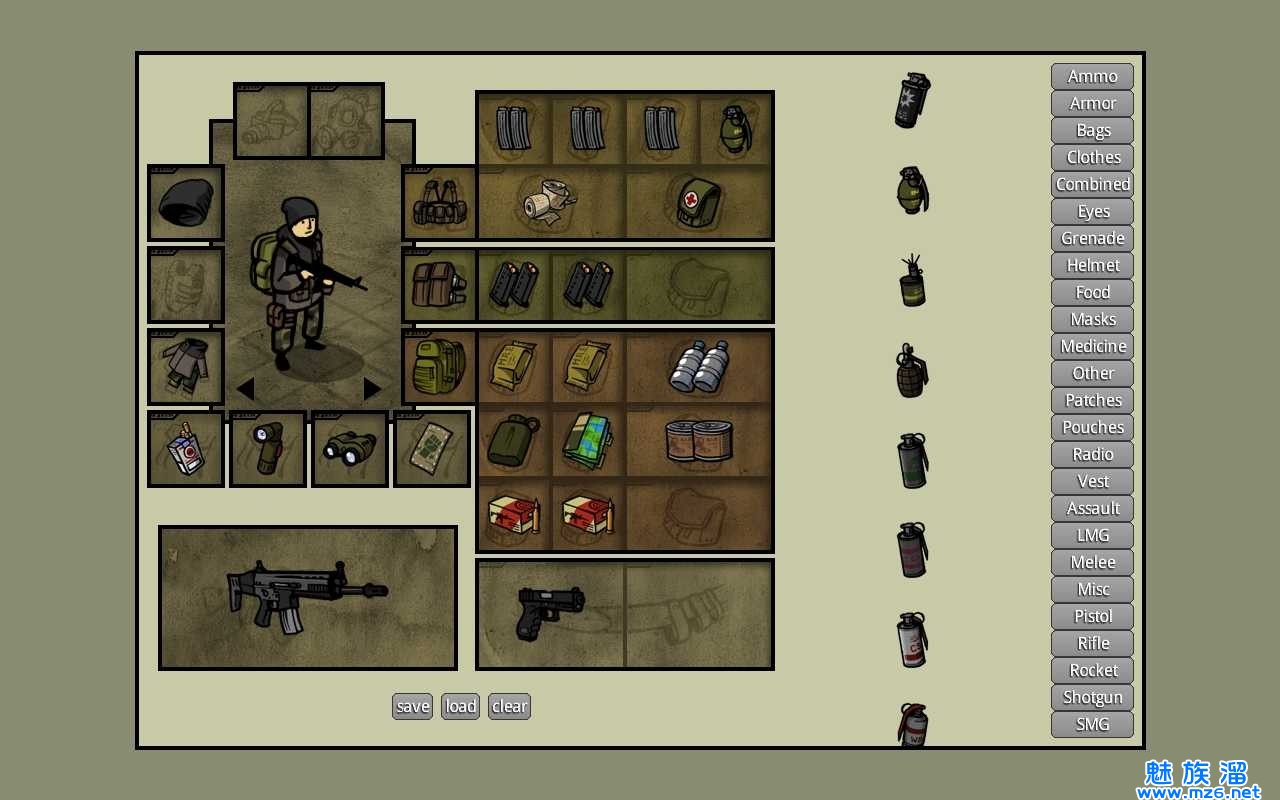The height and width of the screenshot is (800, 1280).
Task: Clear the whole loadout
Action: (509, 706)
